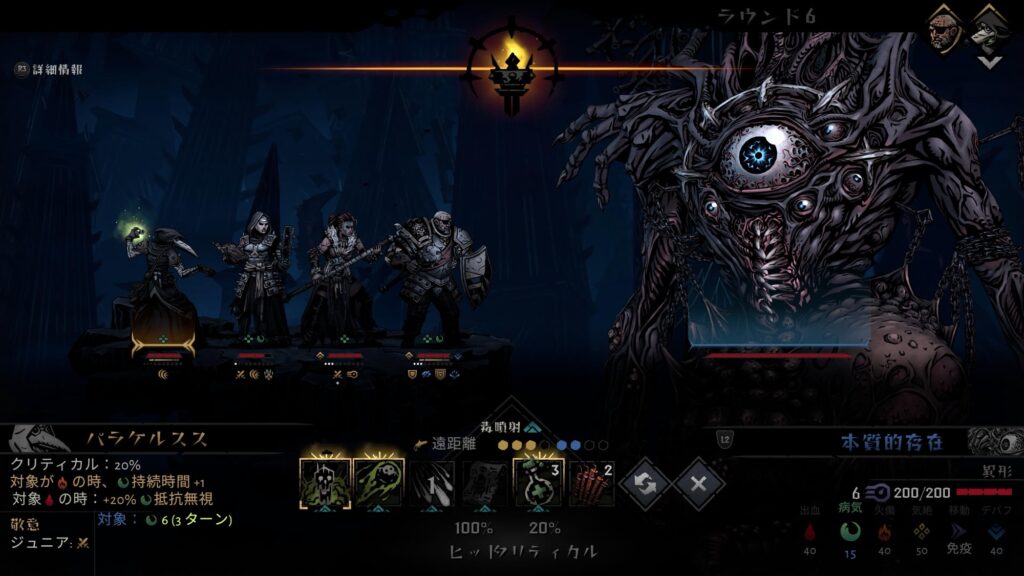Viewport: 1024px width, 576px height.
Task: Choose the green plague grenade skill
Action: click(379, 484)
